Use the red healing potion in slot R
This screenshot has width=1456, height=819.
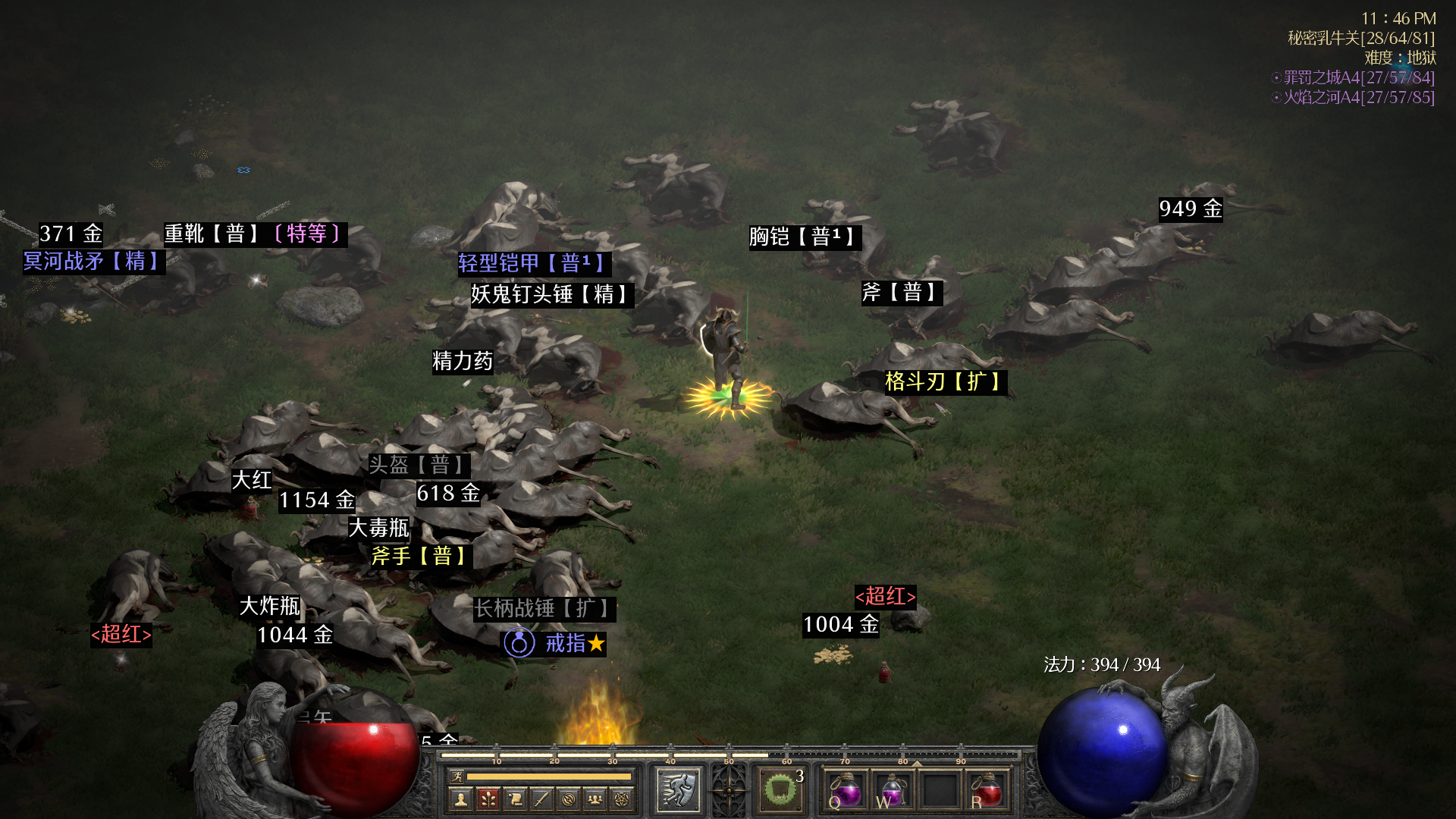click(987, 791)
